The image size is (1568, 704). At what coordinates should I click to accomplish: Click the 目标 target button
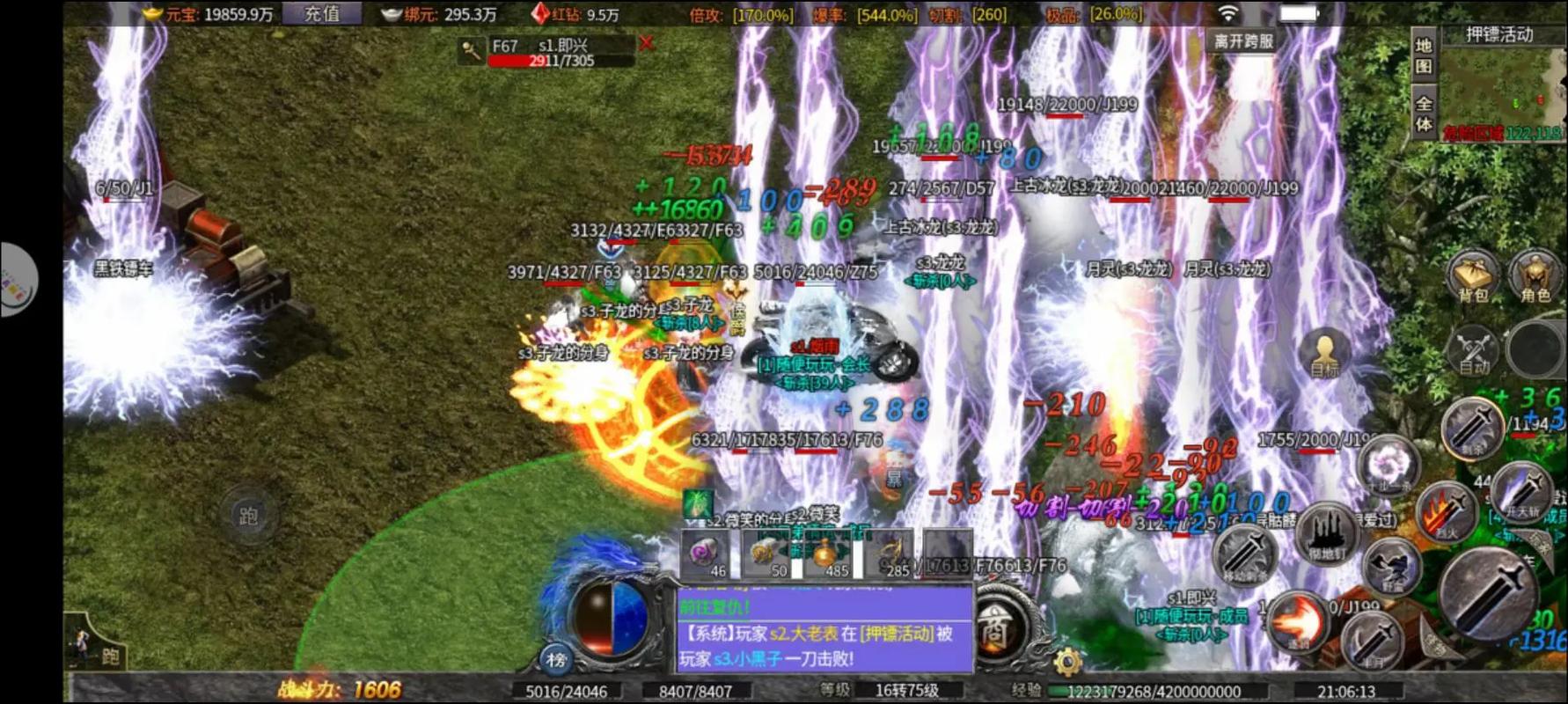(x=1324, y=352)
